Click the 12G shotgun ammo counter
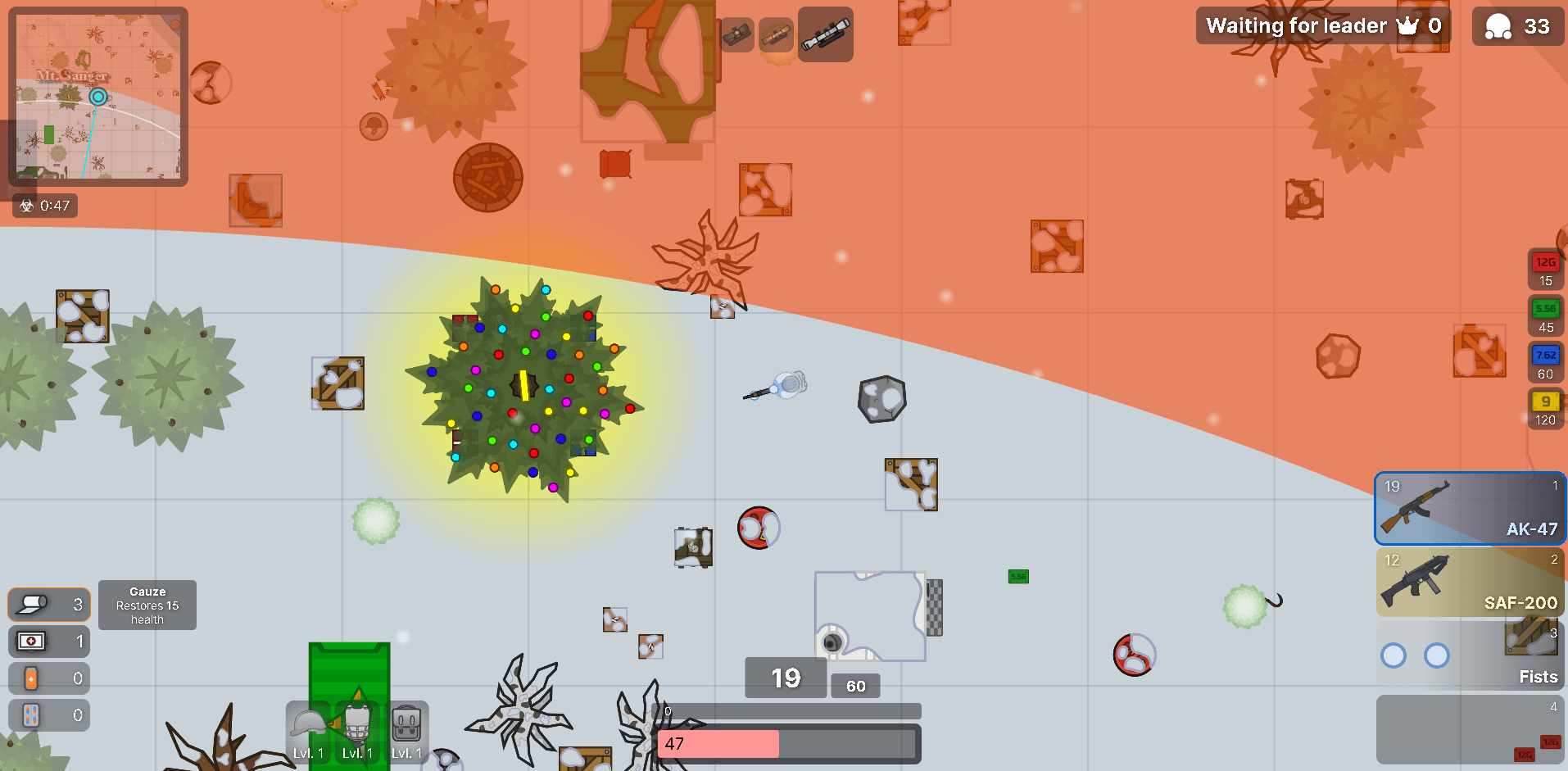 click(x=1545, y=270)
